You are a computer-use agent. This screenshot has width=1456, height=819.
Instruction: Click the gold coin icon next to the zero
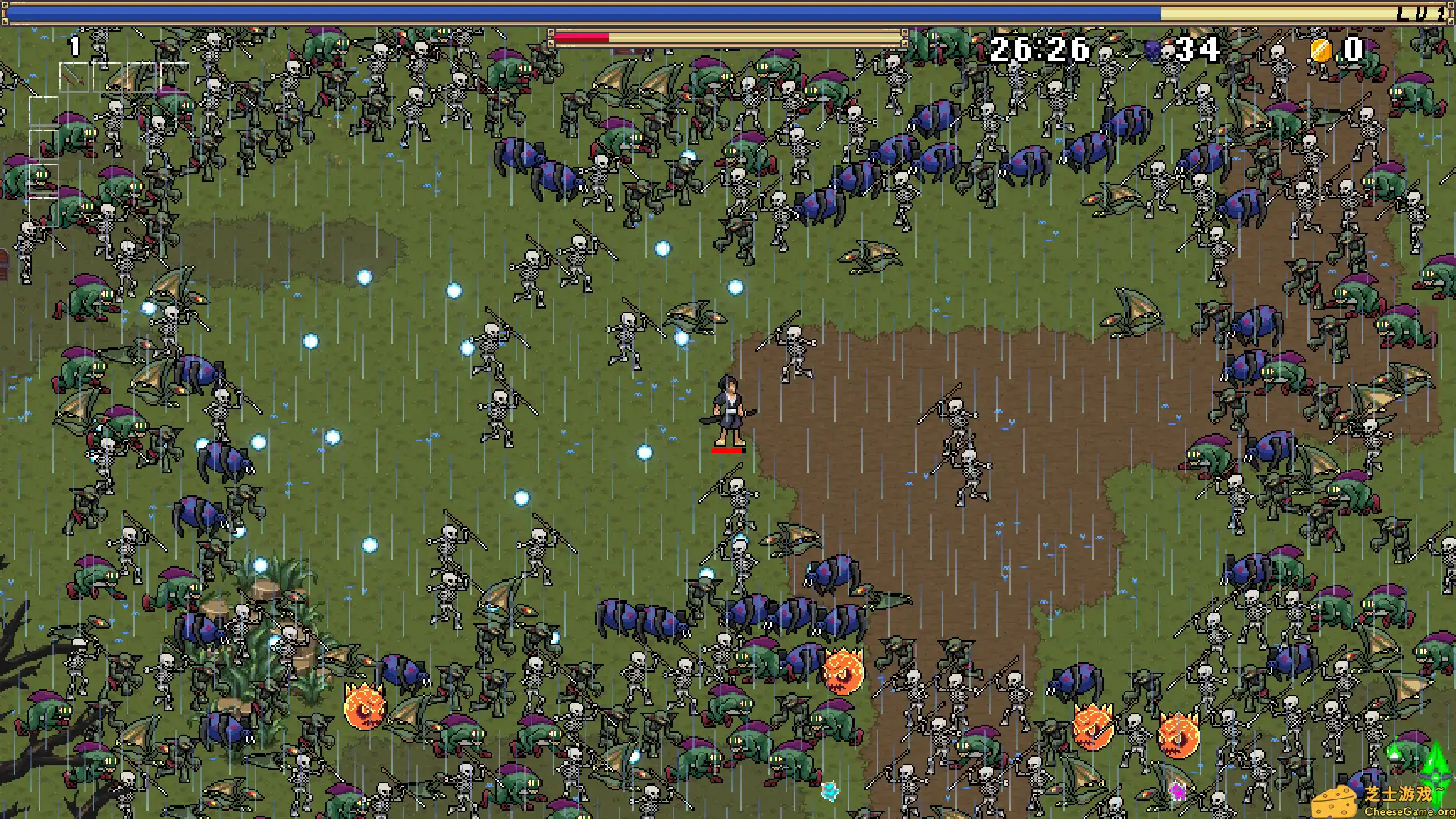(1320, 50)
